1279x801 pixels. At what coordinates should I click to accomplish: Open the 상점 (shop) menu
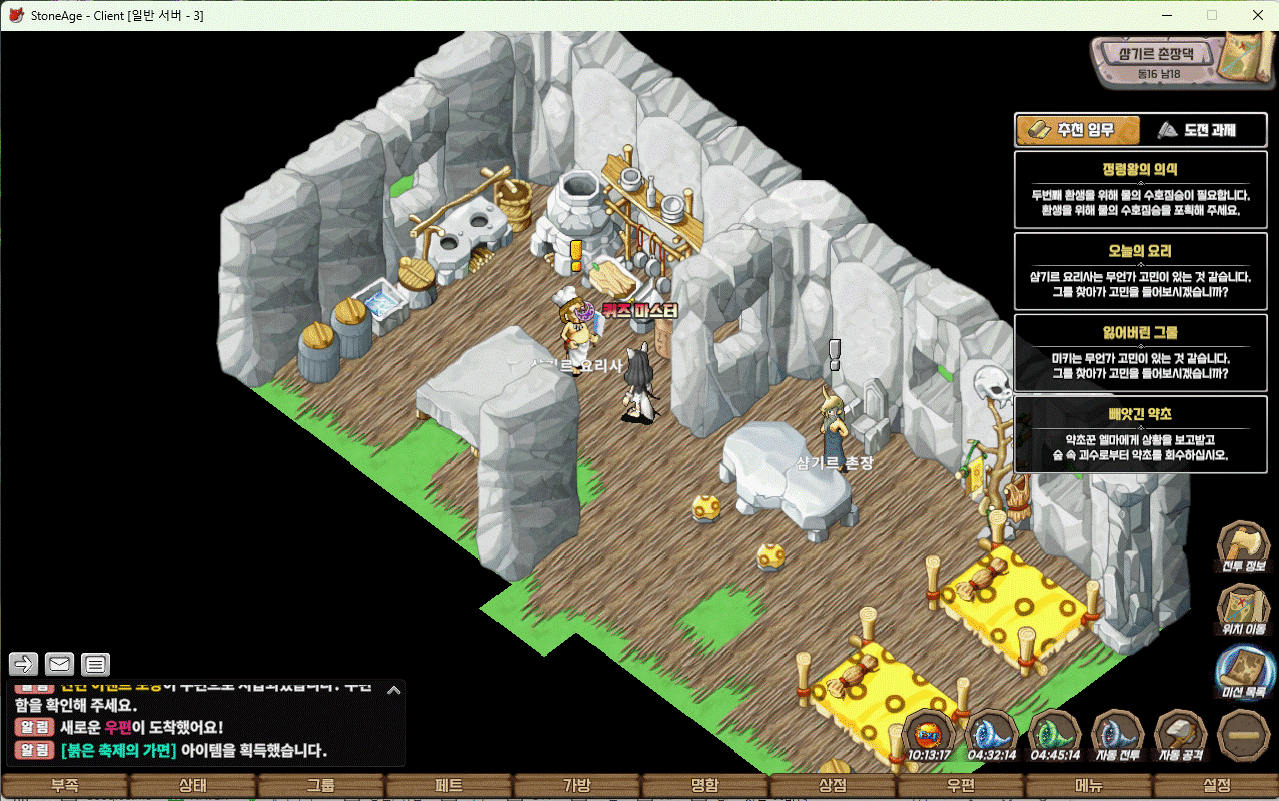[833, 786]
